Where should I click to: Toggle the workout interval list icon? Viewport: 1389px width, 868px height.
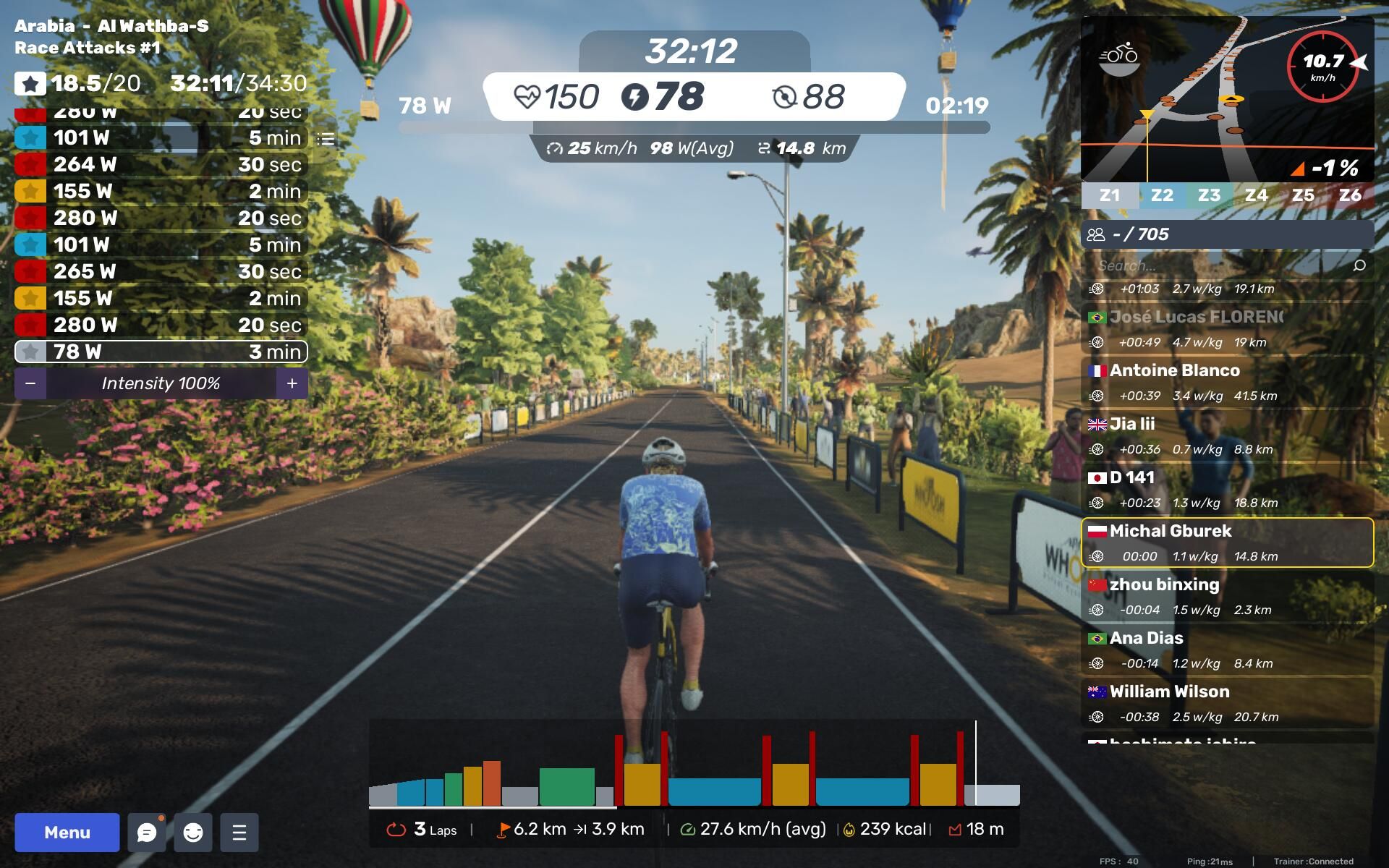pos(326,138)
